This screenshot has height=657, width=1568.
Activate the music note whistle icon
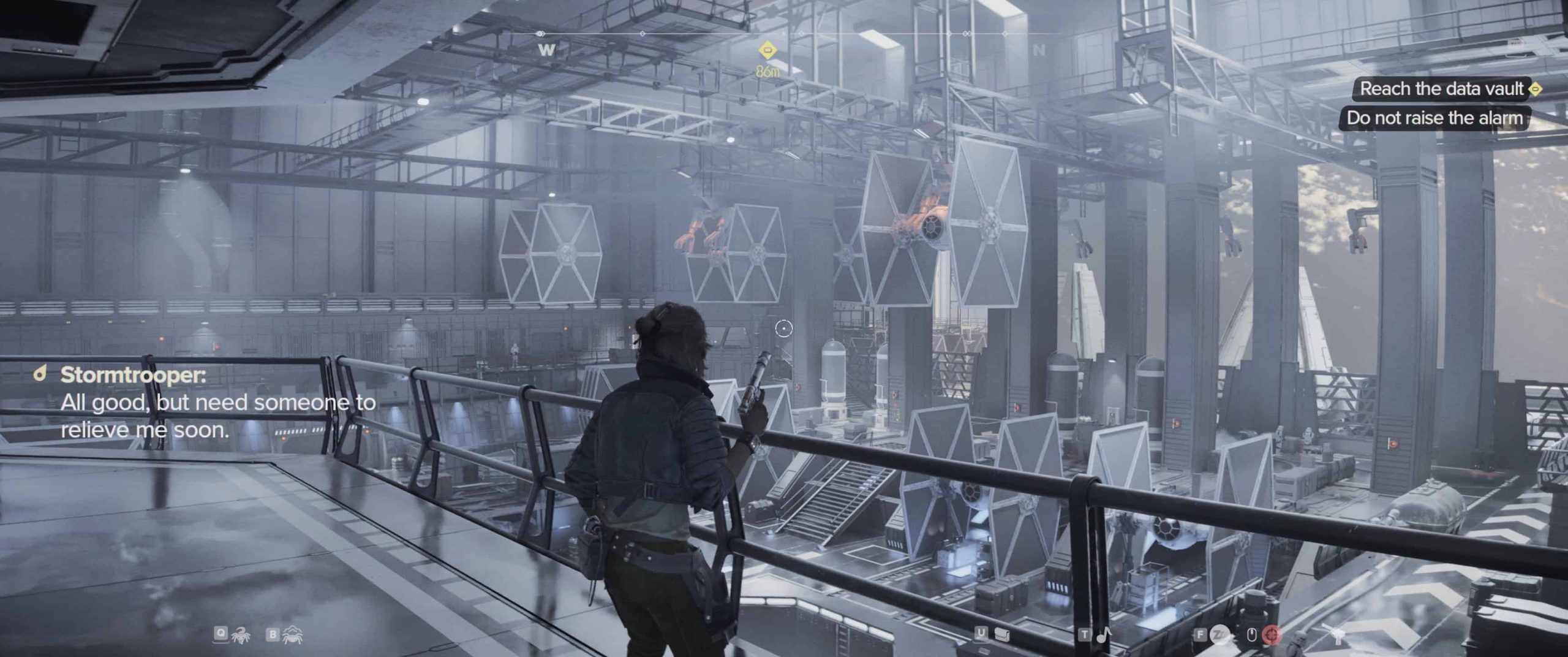(1104, 635)
